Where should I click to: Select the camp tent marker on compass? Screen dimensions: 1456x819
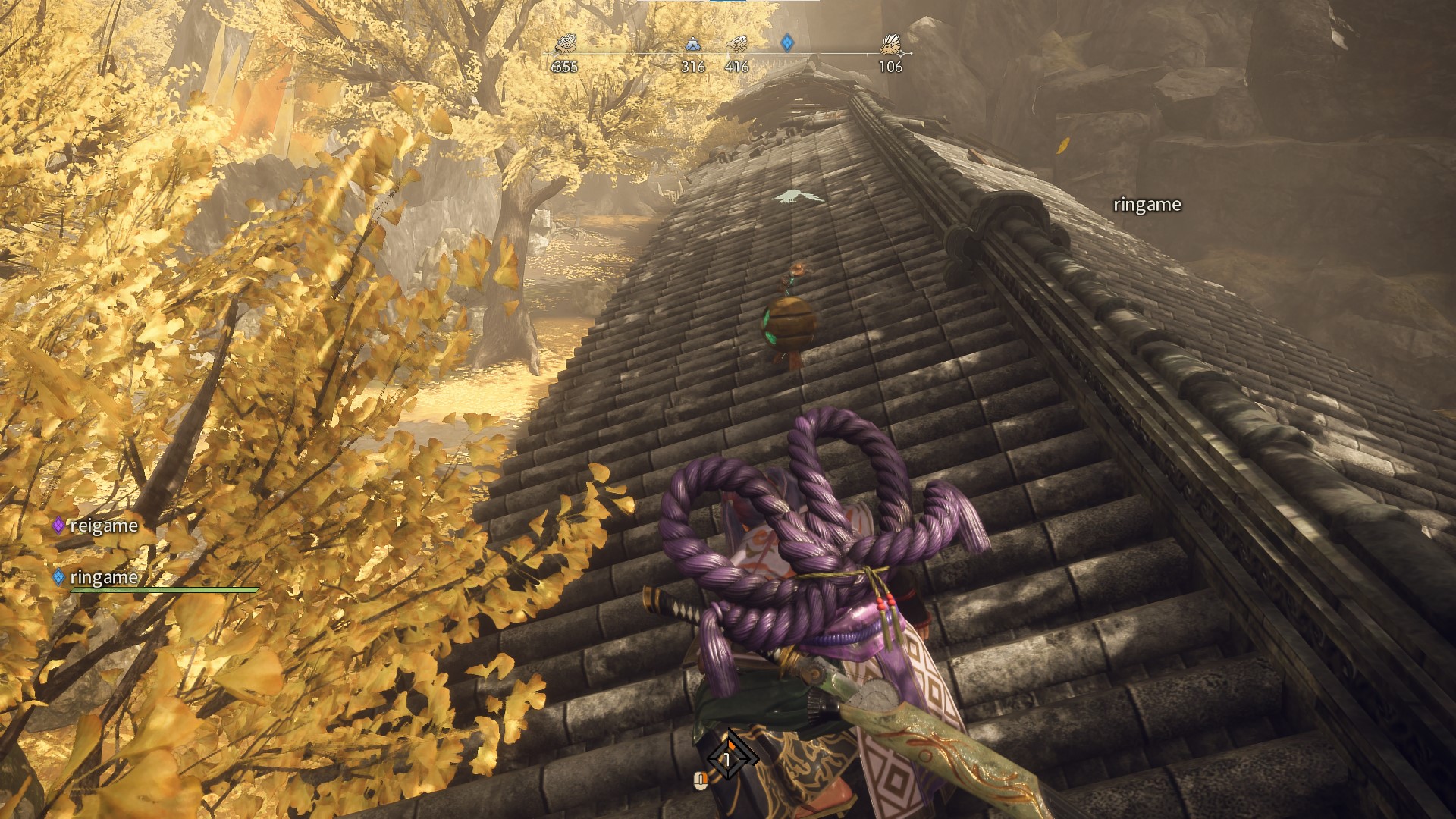point(692,44)
